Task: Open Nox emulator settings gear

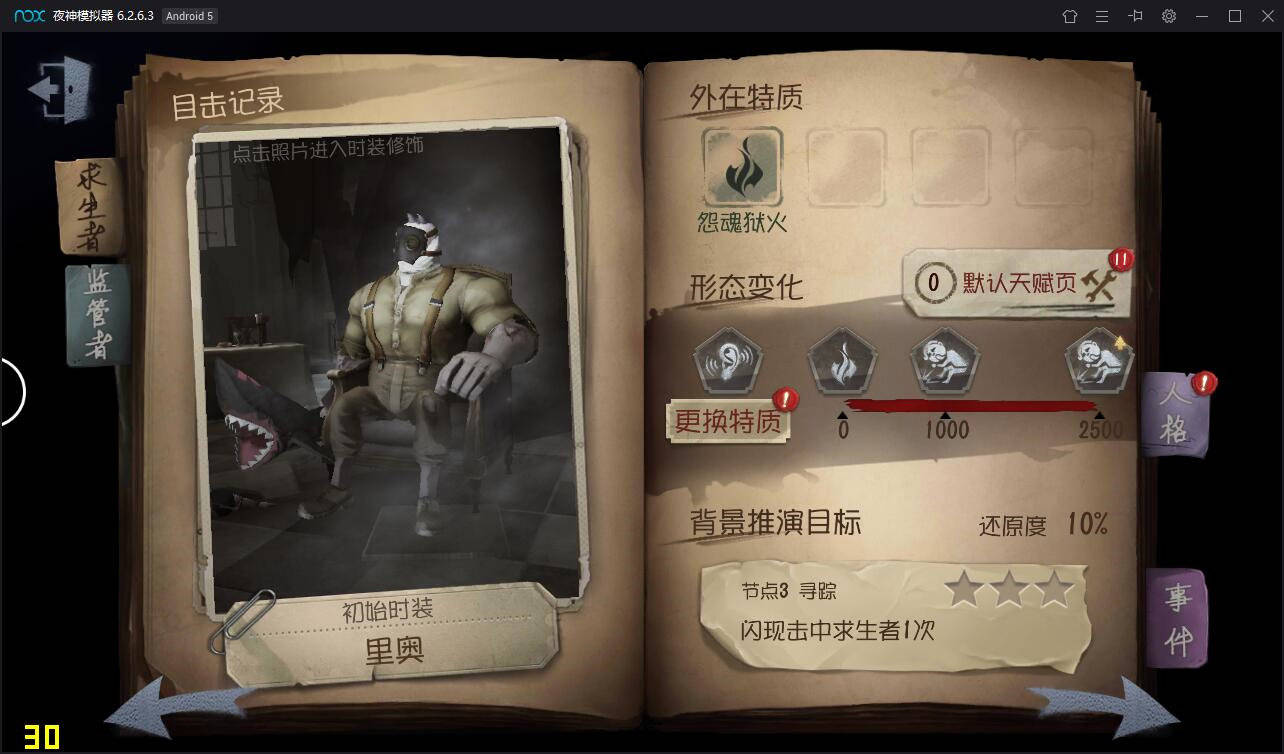Action: [x=1167, y=16]
